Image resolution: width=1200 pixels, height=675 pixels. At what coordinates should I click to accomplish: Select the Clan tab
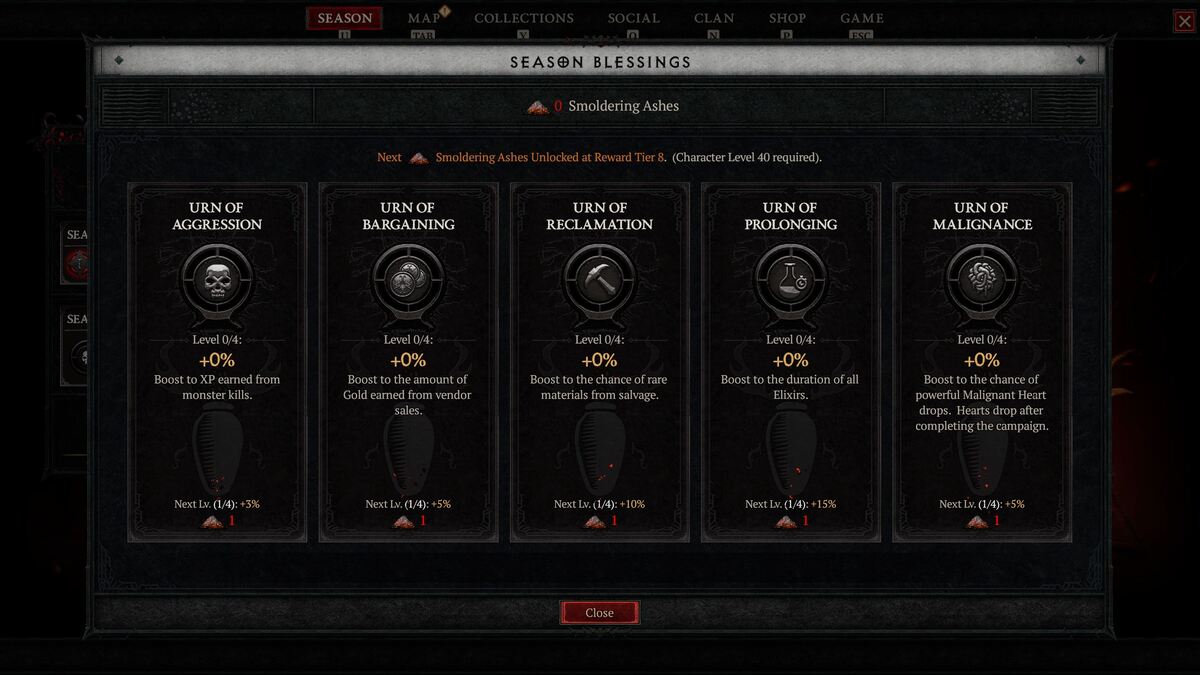714,18
